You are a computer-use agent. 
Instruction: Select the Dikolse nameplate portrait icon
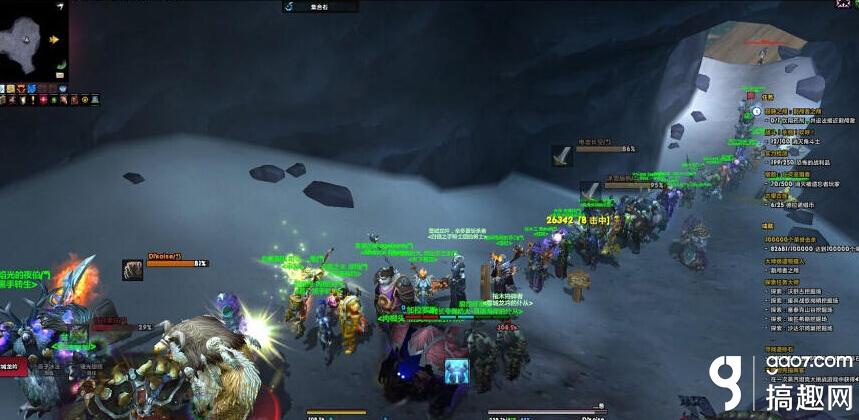tap(132, 268)
